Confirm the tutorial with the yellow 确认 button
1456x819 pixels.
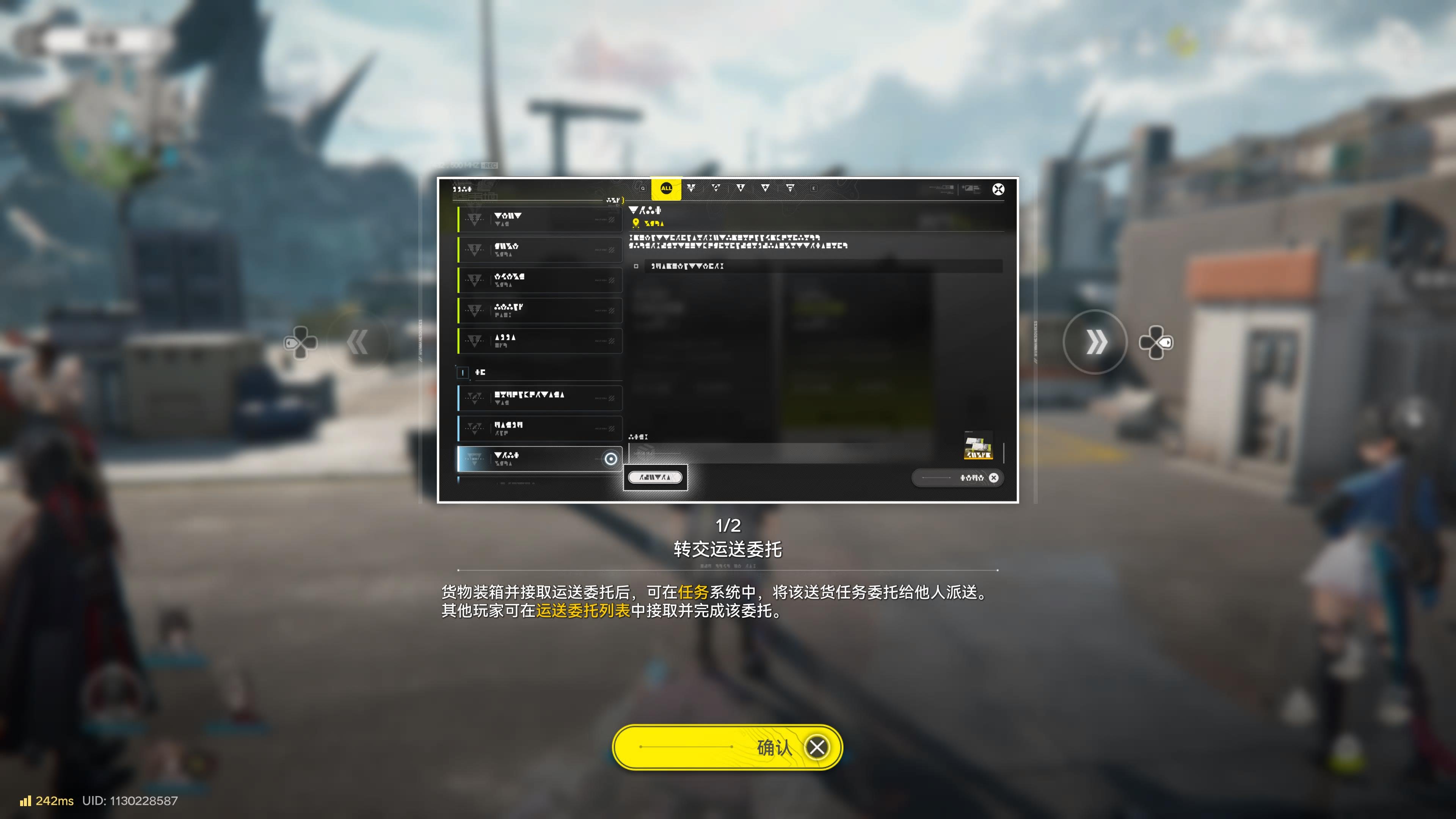pyautogui.click(x=728, y=747)
